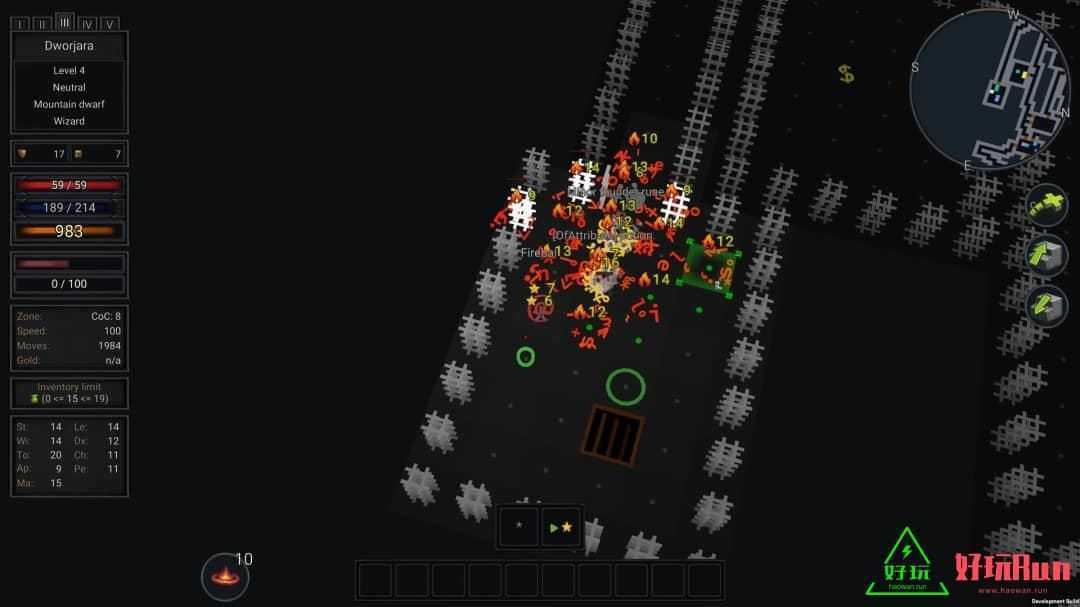This screenshot has width=1080, height=607.
Task: Activate the green arrow over flat tile button
Action: pos(1046,206)
